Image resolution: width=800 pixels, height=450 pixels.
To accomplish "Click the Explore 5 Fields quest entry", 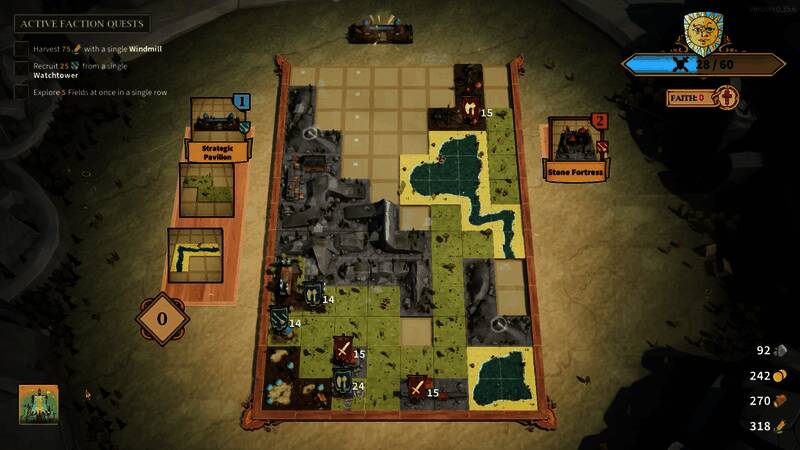I will pyautogui.click(x=92, y=92).
